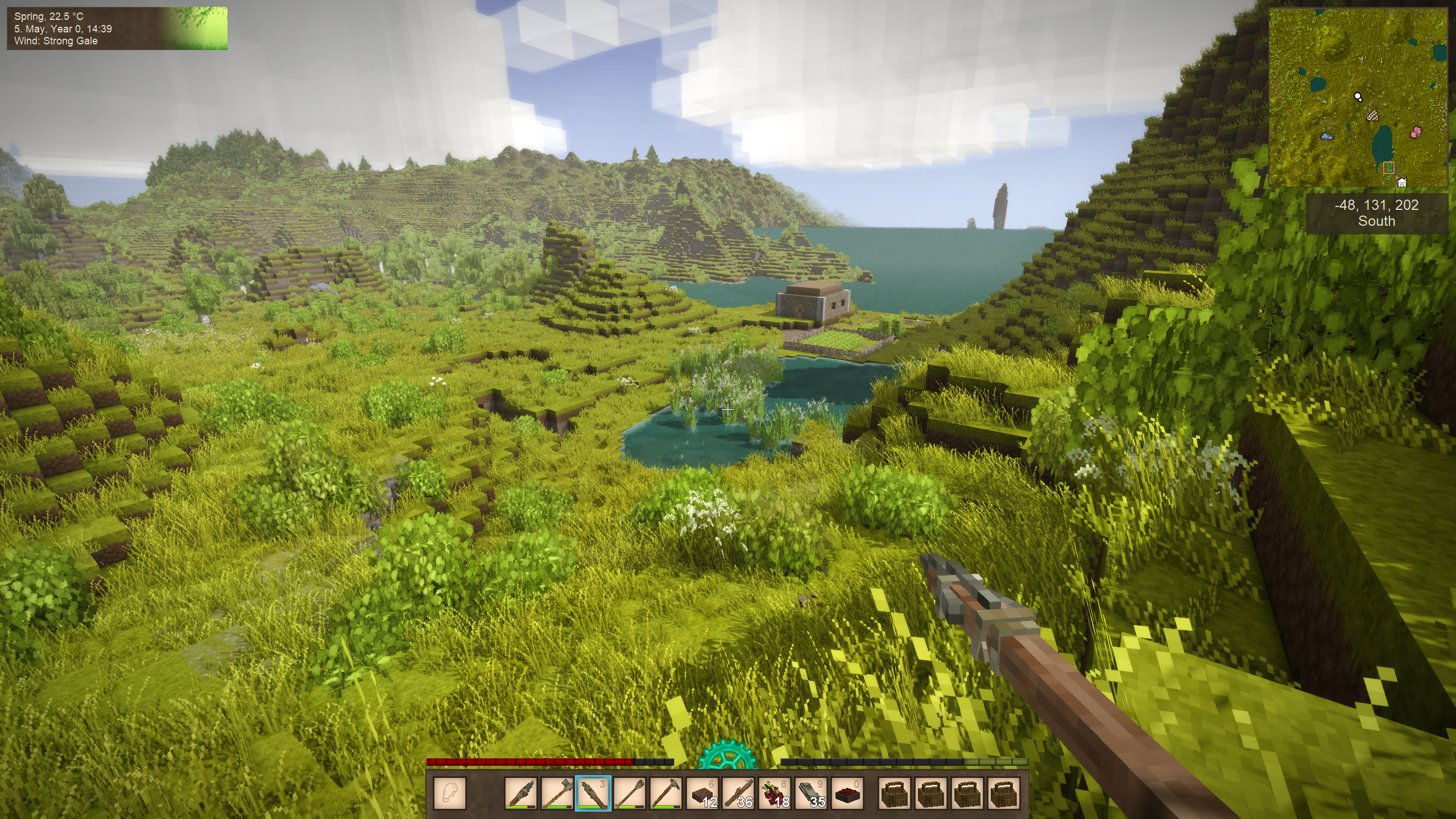Viewport: 1456px width, 819px height.
Task: Click the blue rock waypoint on the minimap
Action: pyautogui.click(x=1326, y=136)
